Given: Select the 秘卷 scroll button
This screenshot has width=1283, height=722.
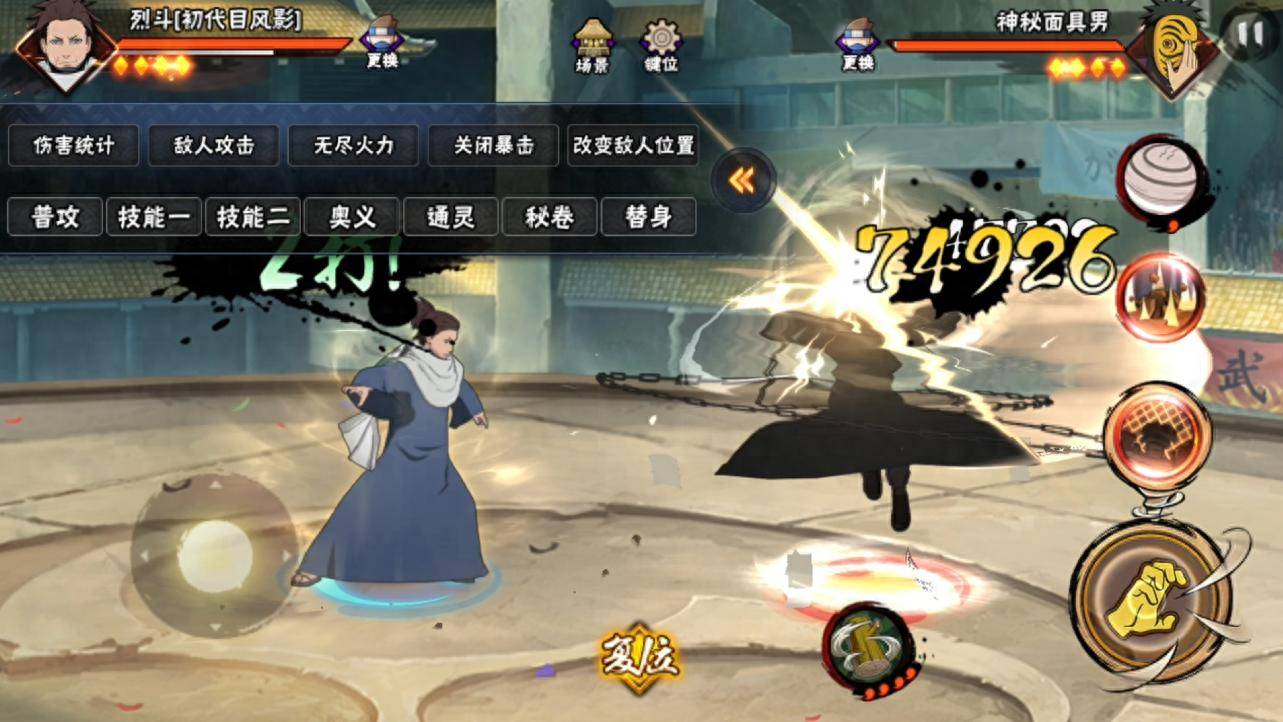Looking at the screenshot, I should (550, 217).
